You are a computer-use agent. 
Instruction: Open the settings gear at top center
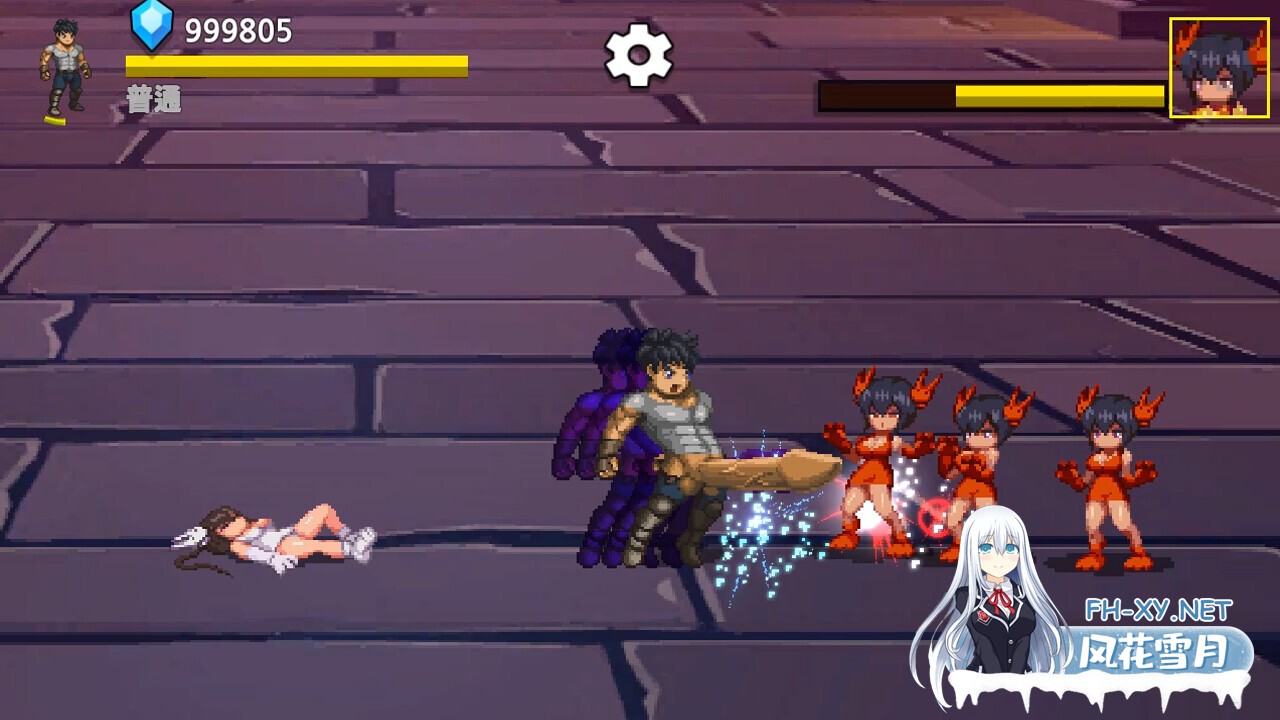(640, 57)
